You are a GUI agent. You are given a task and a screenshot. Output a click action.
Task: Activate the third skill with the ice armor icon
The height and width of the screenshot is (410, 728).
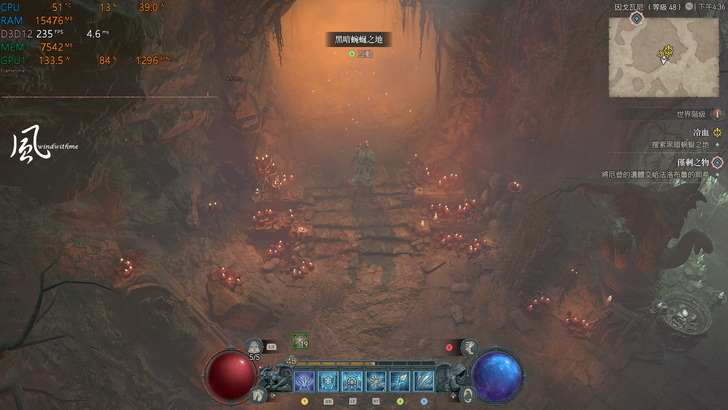coord(352,381)
